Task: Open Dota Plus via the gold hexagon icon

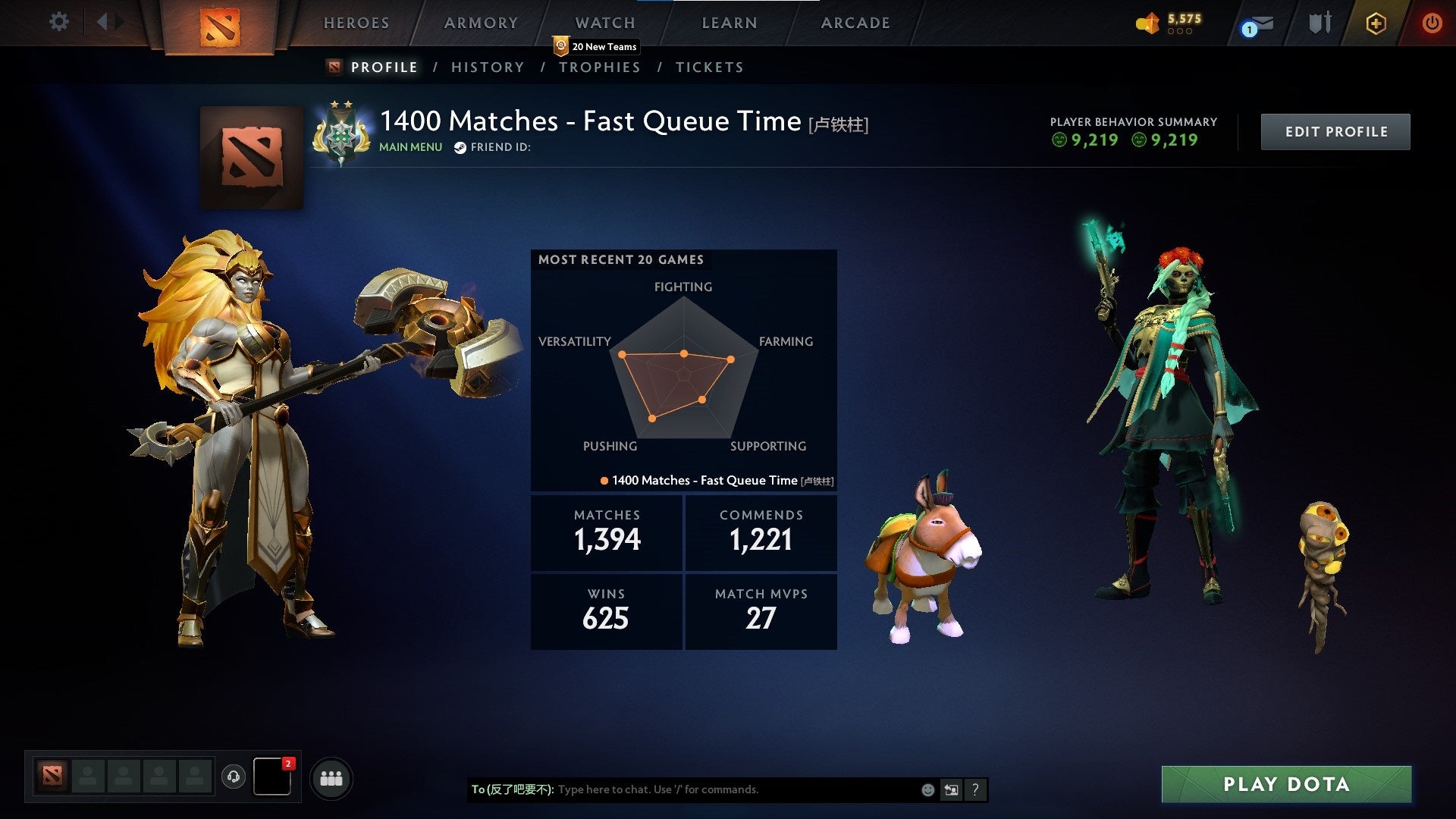Action: (x=1376, y=24)
